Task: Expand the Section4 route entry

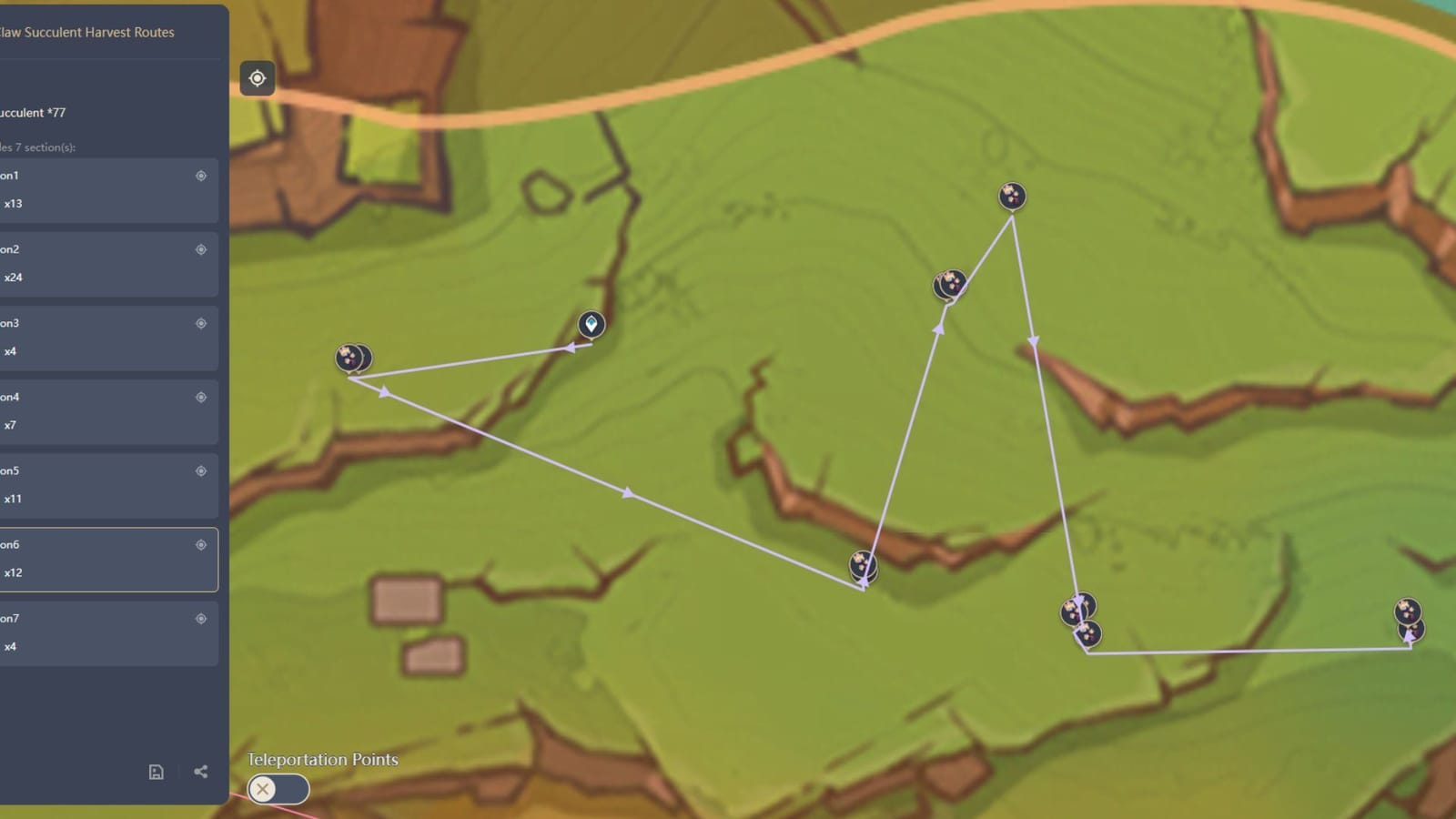Action: tap(100, 410)
